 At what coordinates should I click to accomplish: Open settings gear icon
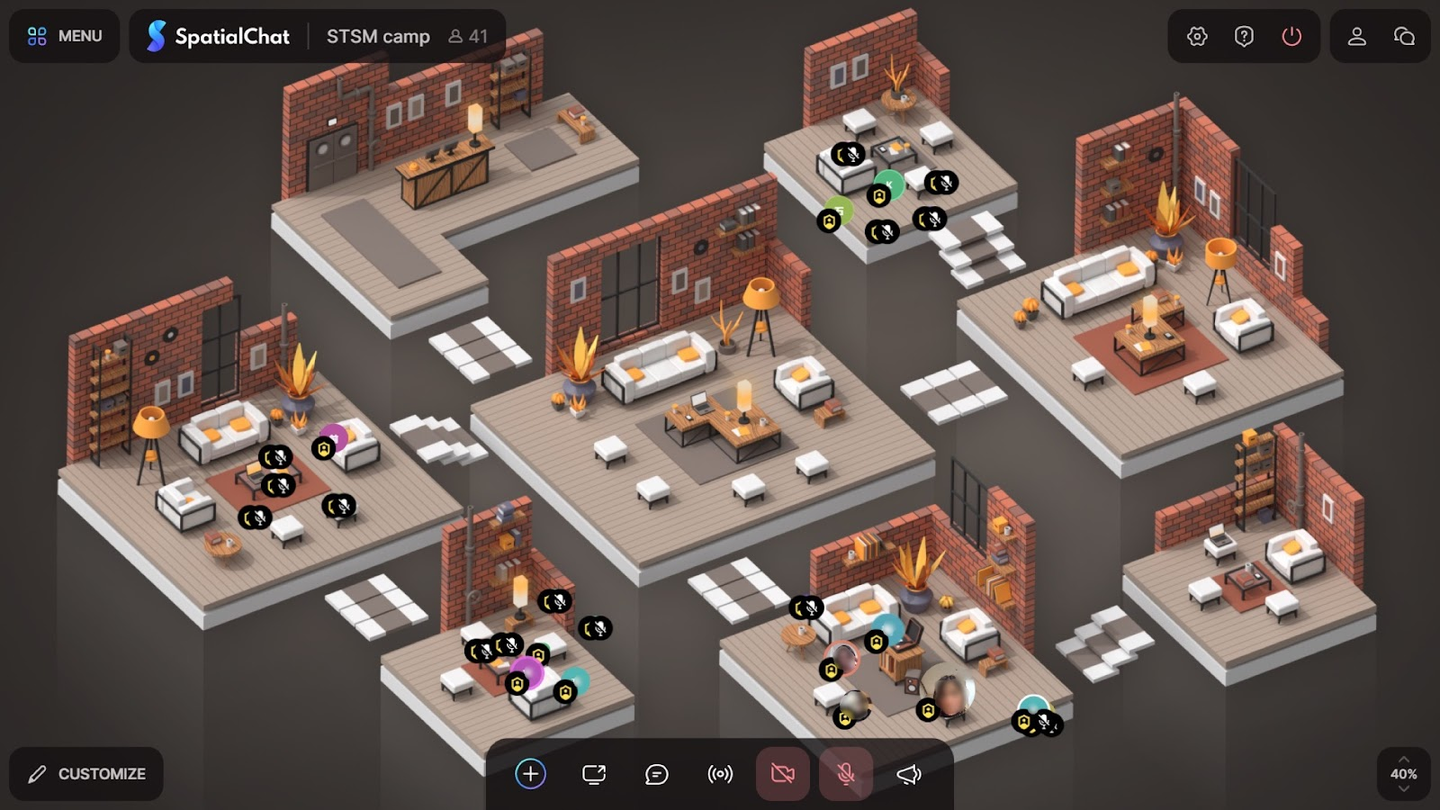1197,36
